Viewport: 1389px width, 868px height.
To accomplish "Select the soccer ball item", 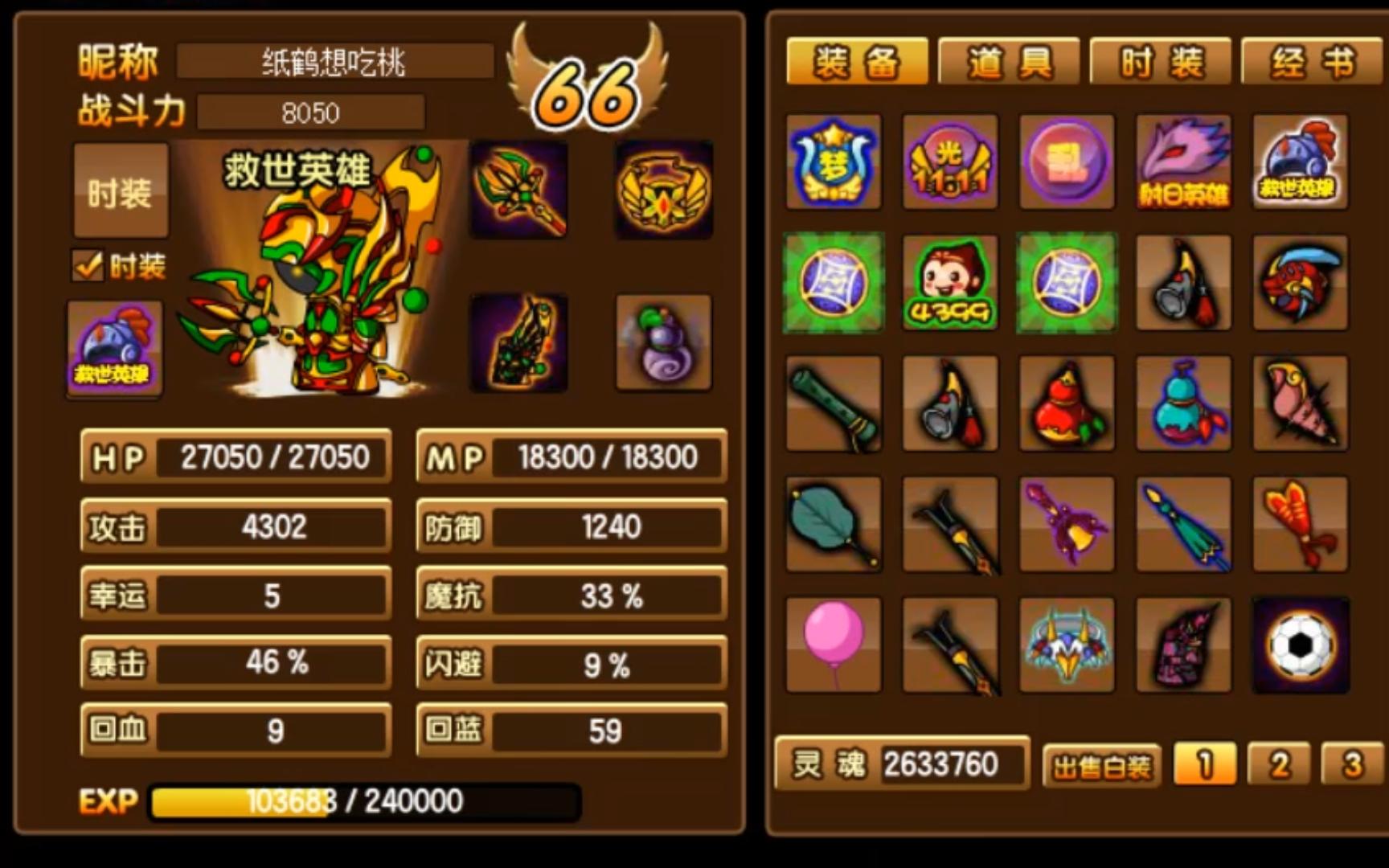I will (1298, 645).
